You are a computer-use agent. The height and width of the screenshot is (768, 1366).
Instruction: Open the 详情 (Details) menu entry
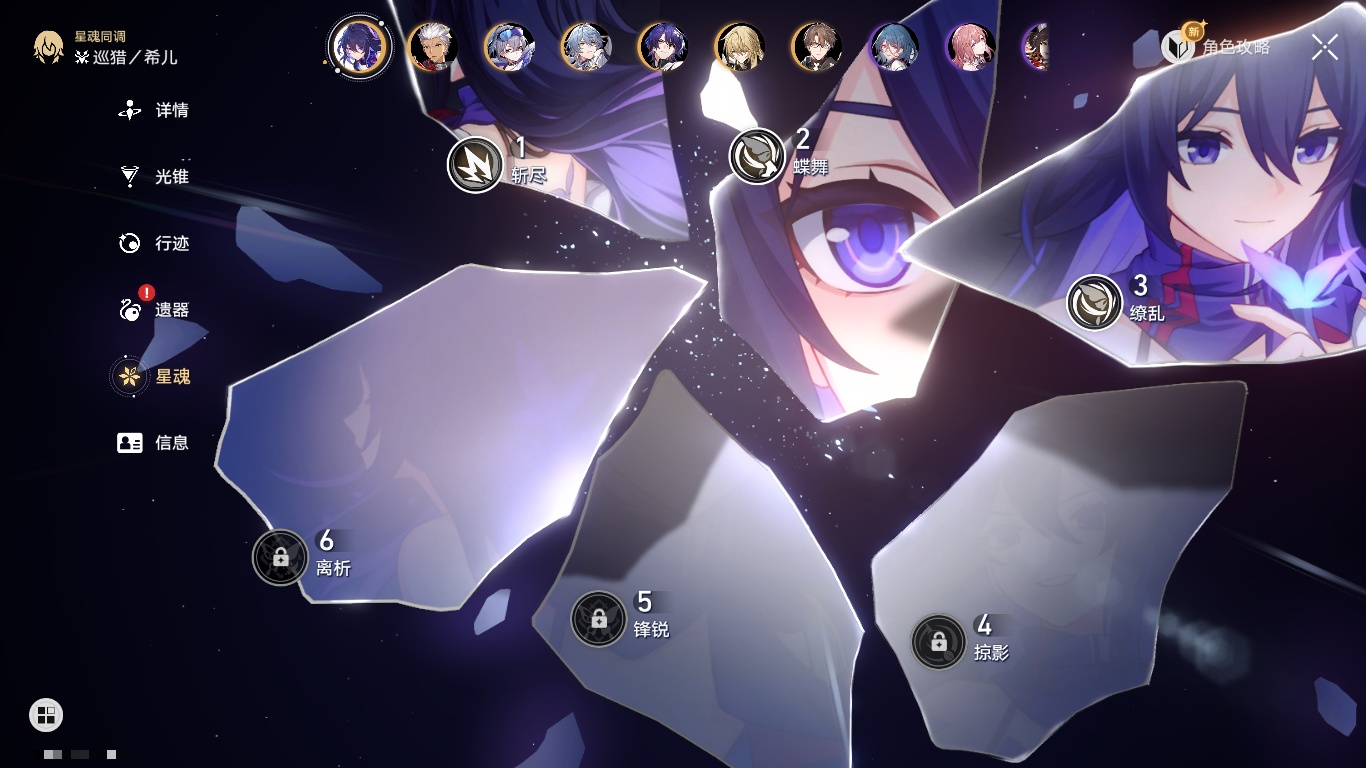pos(155,110)
